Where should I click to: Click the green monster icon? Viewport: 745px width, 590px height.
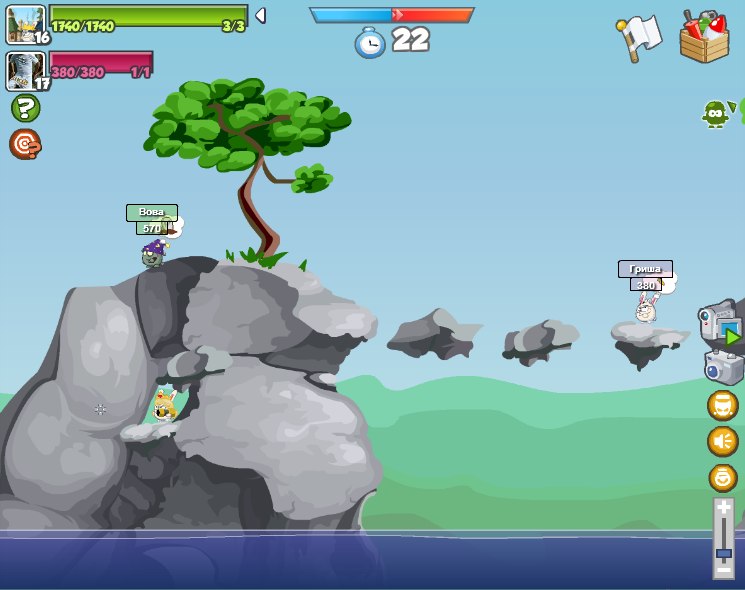(x=716, y=113)
